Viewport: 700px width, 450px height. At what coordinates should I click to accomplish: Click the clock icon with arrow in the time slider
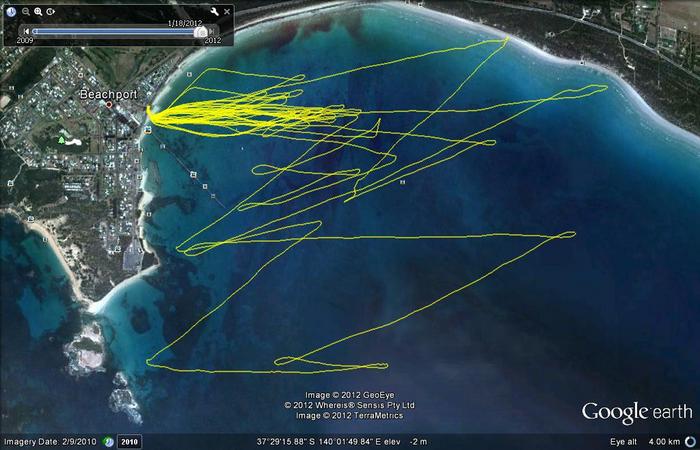(50, 11)
